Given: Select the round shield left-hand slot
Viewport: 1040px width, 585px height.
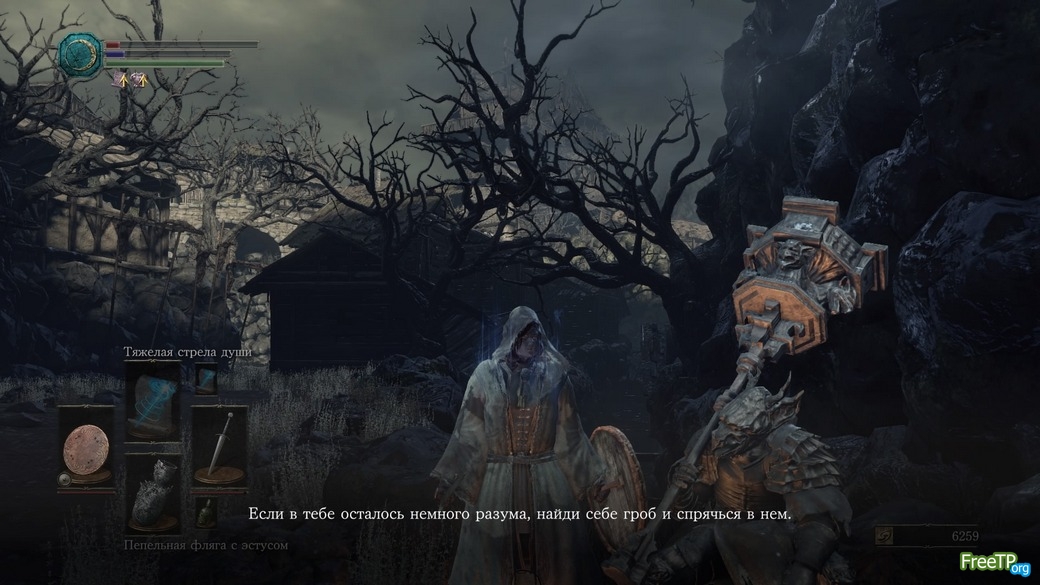Looking at the screenshot, I should [x=85, y=446].
